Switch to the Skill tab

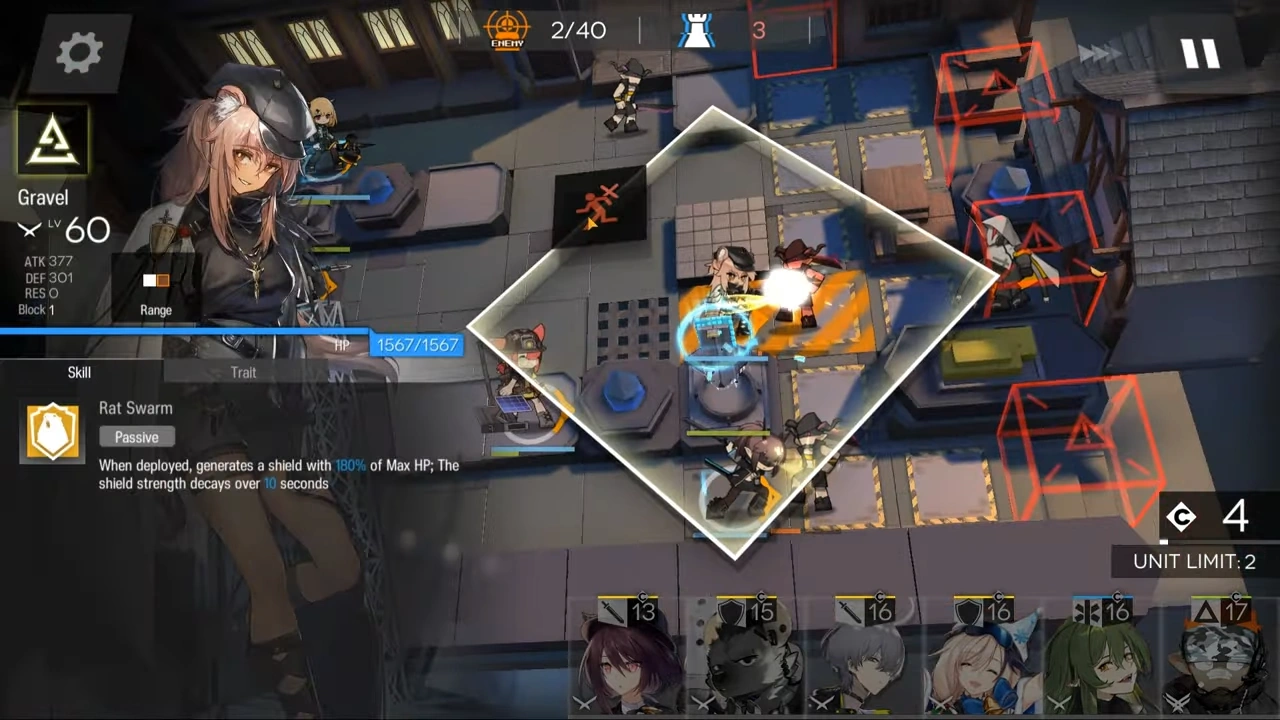(79, 372)
